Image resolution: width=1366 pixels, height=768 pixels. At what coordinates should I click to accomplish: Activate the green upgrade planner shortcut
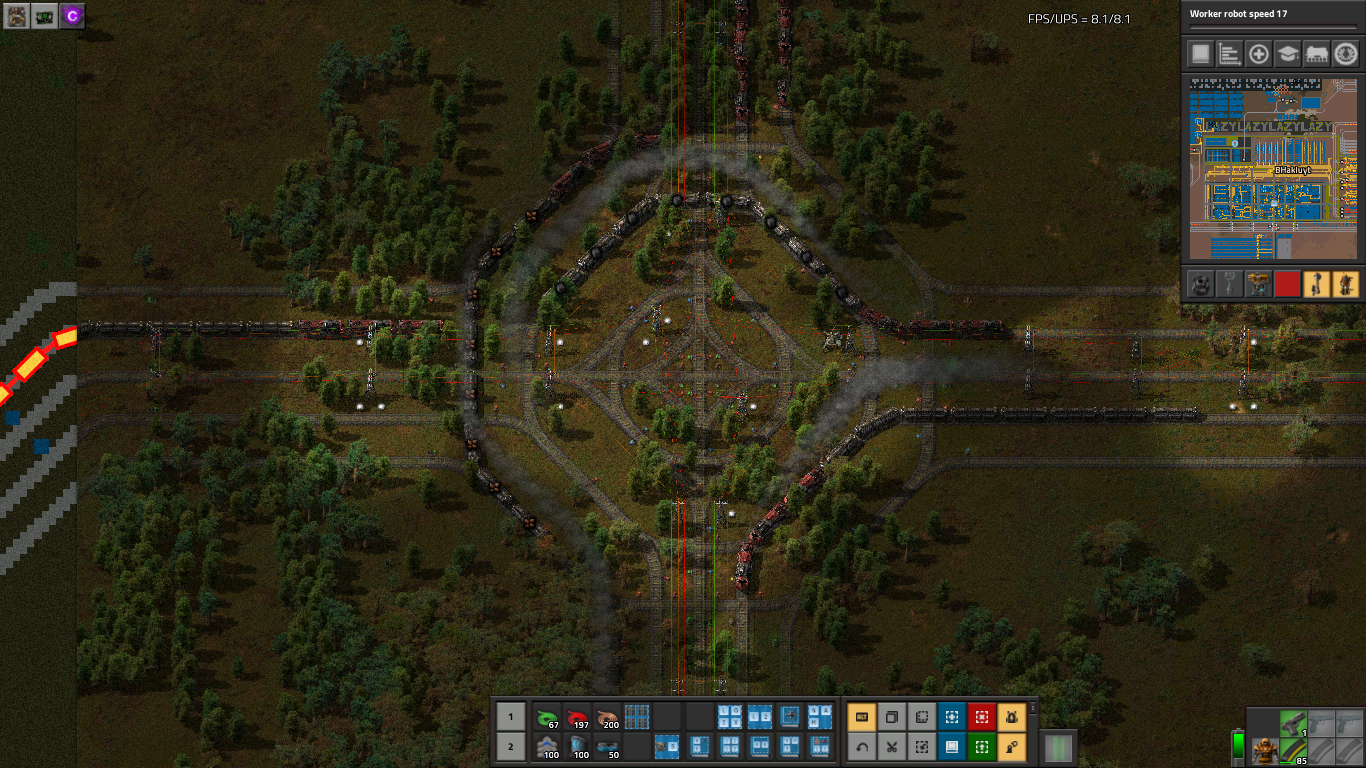[981, 746]
